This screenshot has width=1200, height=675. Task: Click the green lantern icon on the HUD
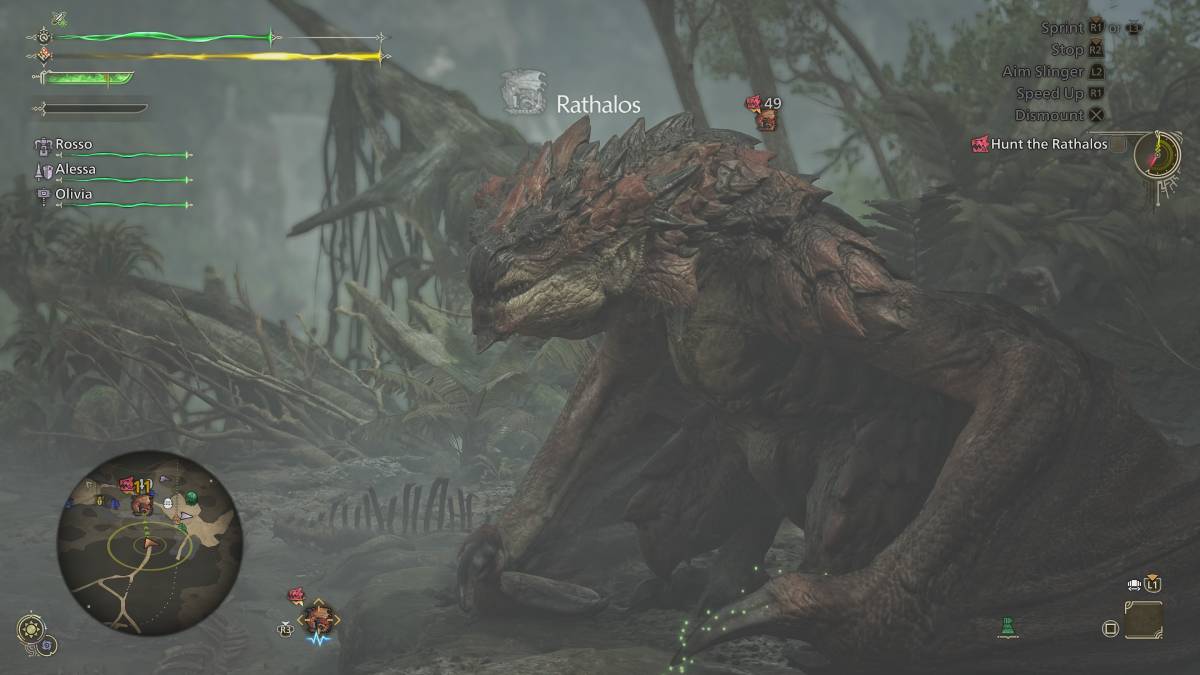(x=1009, y=627)
